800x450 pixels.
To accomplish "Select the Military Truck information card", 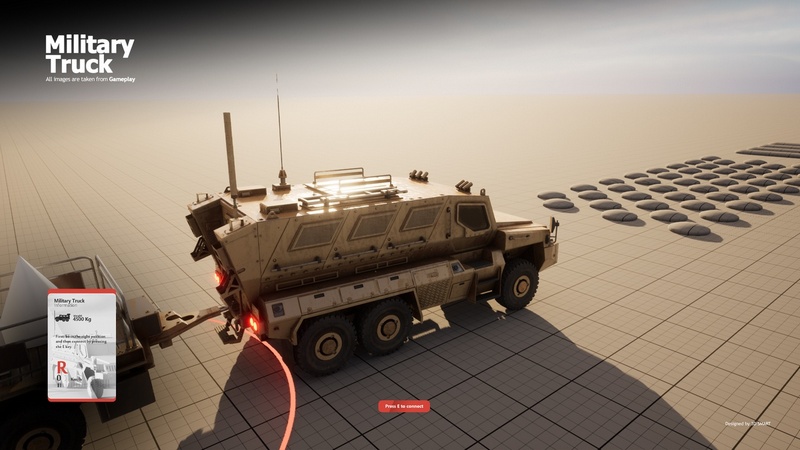I will click(x=82, y=345).
